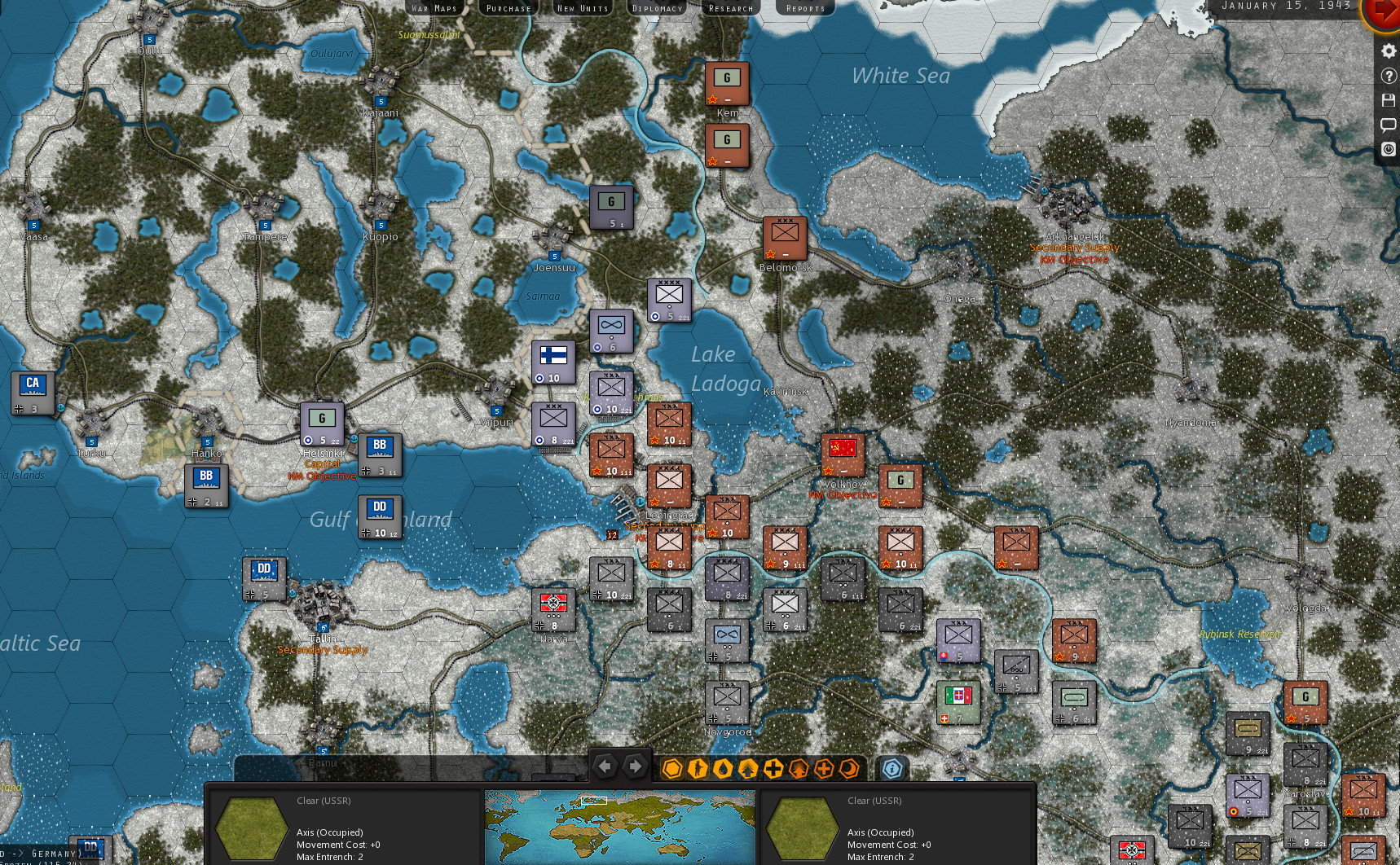1400x865 pixels.
Task: Select the soldier unit display filter icon
Action: coord(698,768)
